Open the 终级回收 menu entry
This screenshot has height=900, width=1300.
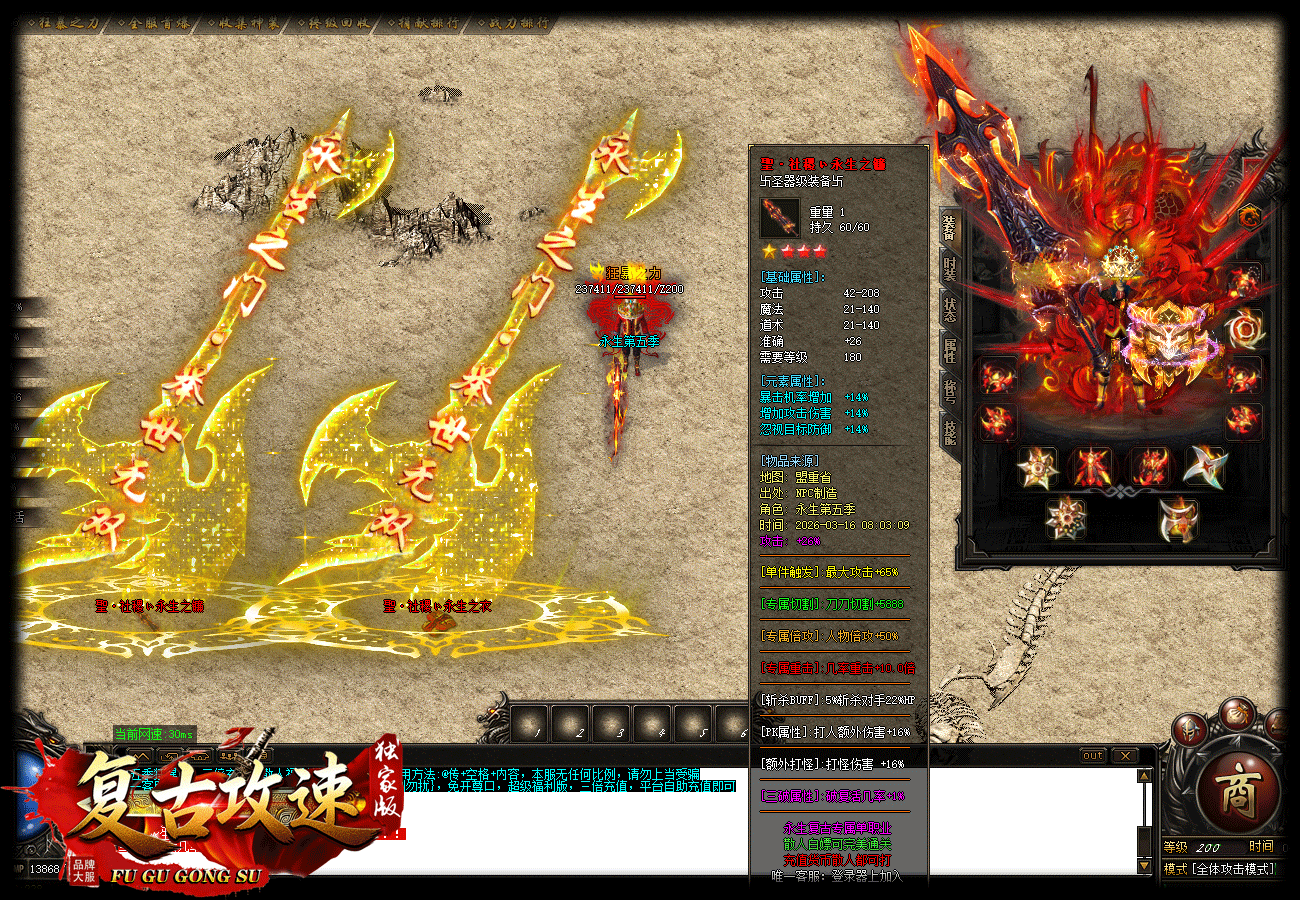tap(338, 23)
